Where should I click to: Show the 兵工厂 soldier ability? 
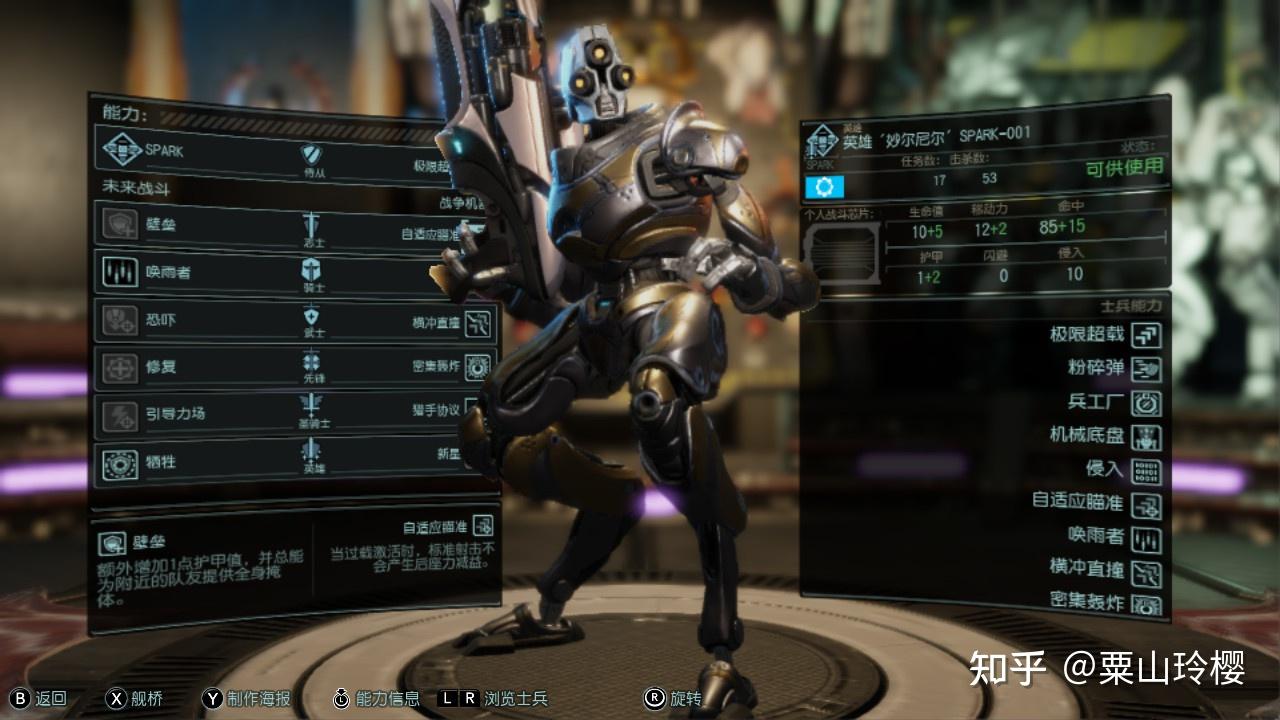click(x=1146, y=403)
